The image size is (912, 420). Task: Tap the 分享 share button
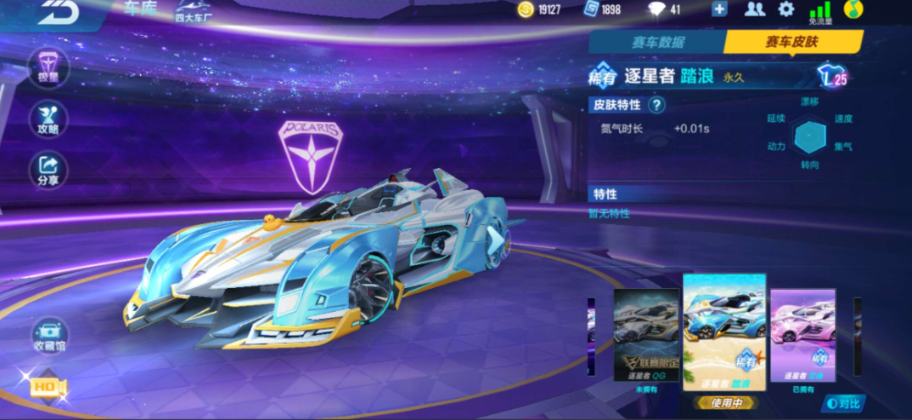47,169
